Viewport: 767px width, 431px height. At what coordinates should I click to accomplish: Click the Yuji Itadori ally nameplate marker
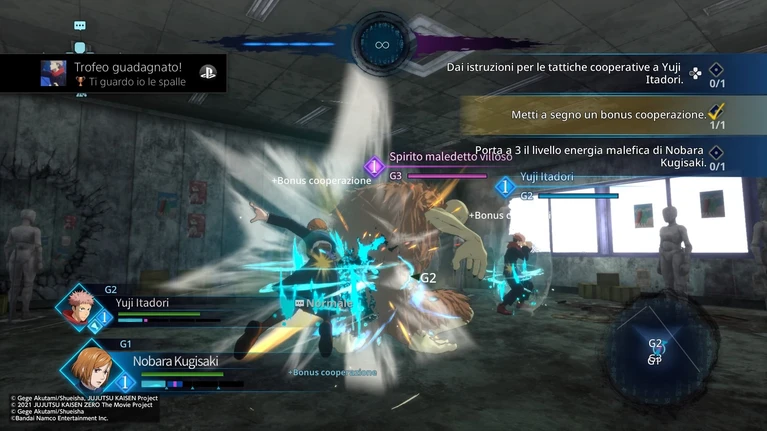point(506,186)
